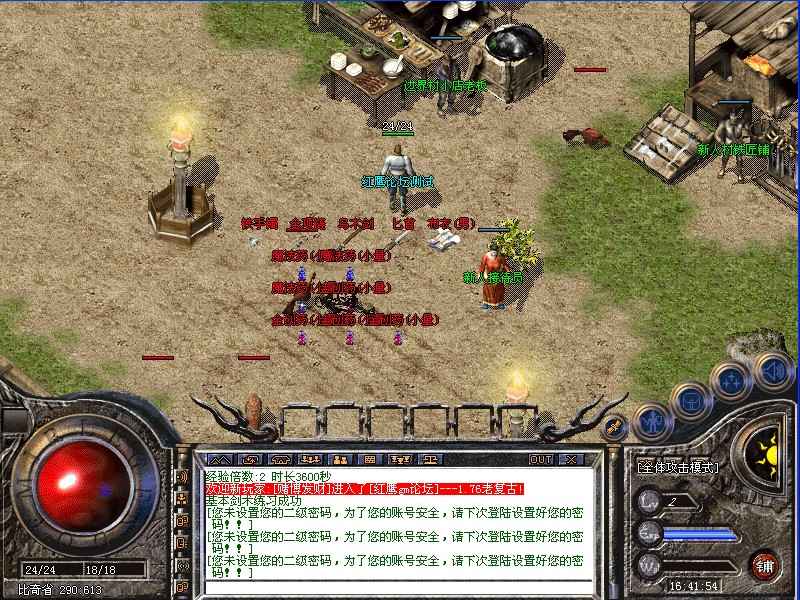Click the X exit button beside OUT
Viewport: 800px width, 600px height.
[x=570, y=459]
